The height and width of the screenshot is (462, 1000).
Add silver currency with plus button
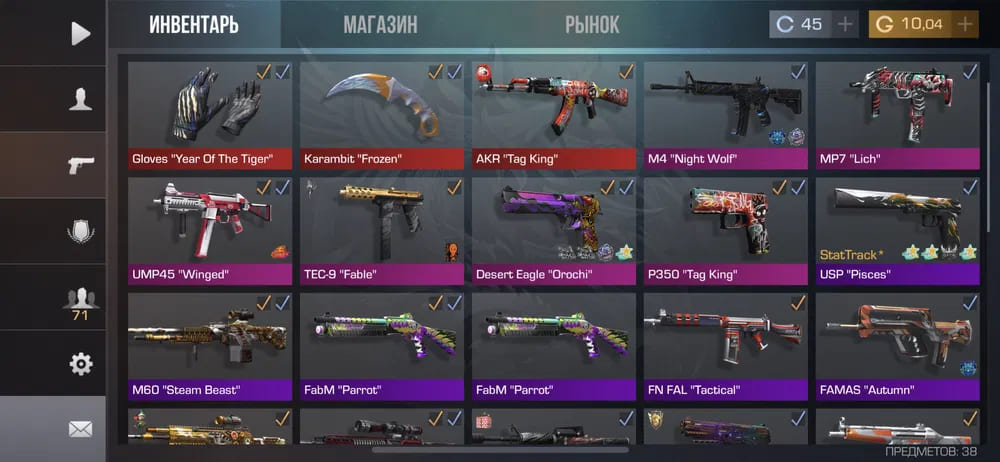pyautogui.click(x=845, y=24)
